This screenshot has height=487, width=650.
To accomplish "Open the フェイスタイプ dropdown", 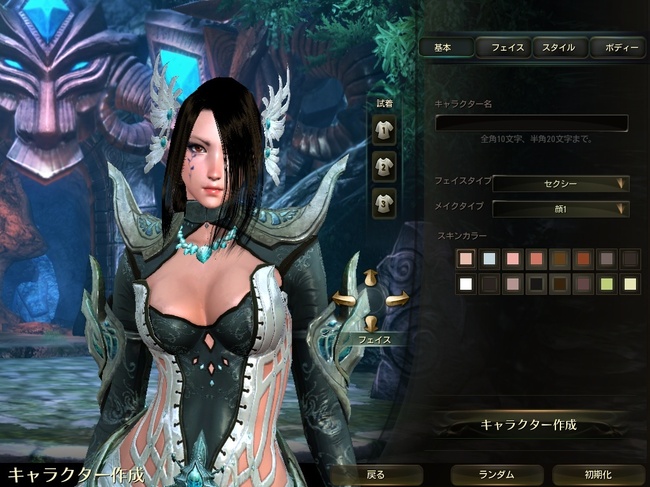I will coord(561,183).
